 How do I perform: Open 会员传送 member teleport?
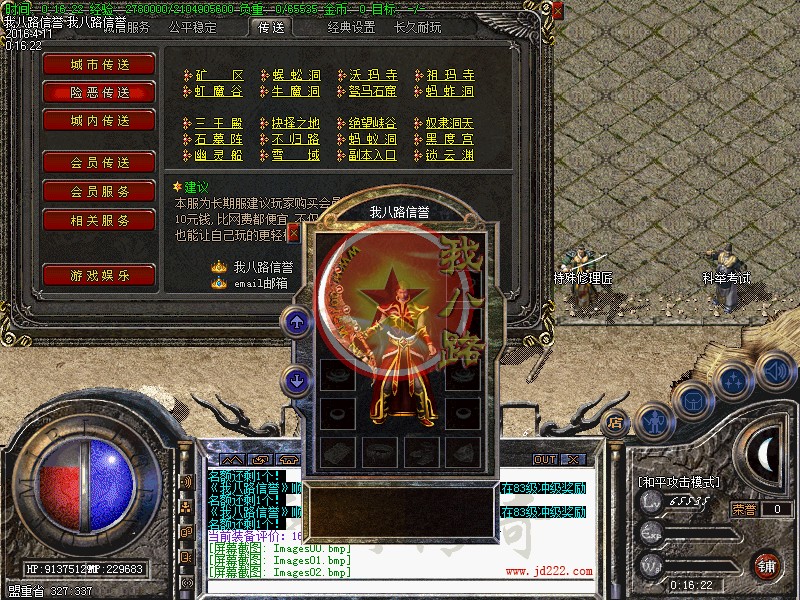99,162
